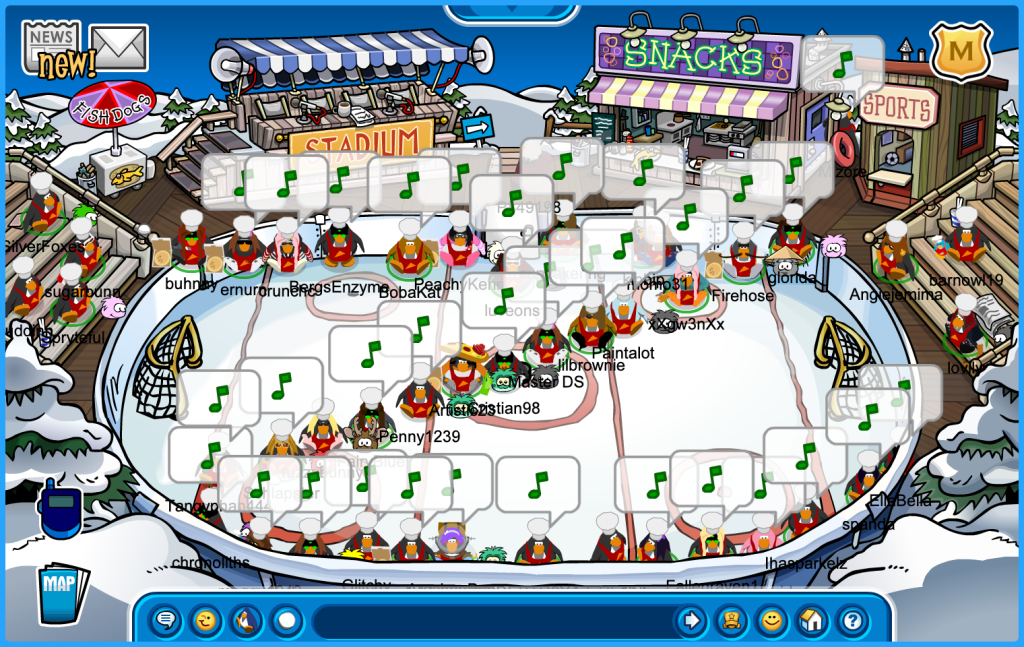Open the penguin actions menu
This screenshot has width=1024, height=647.
click(246, 621)
